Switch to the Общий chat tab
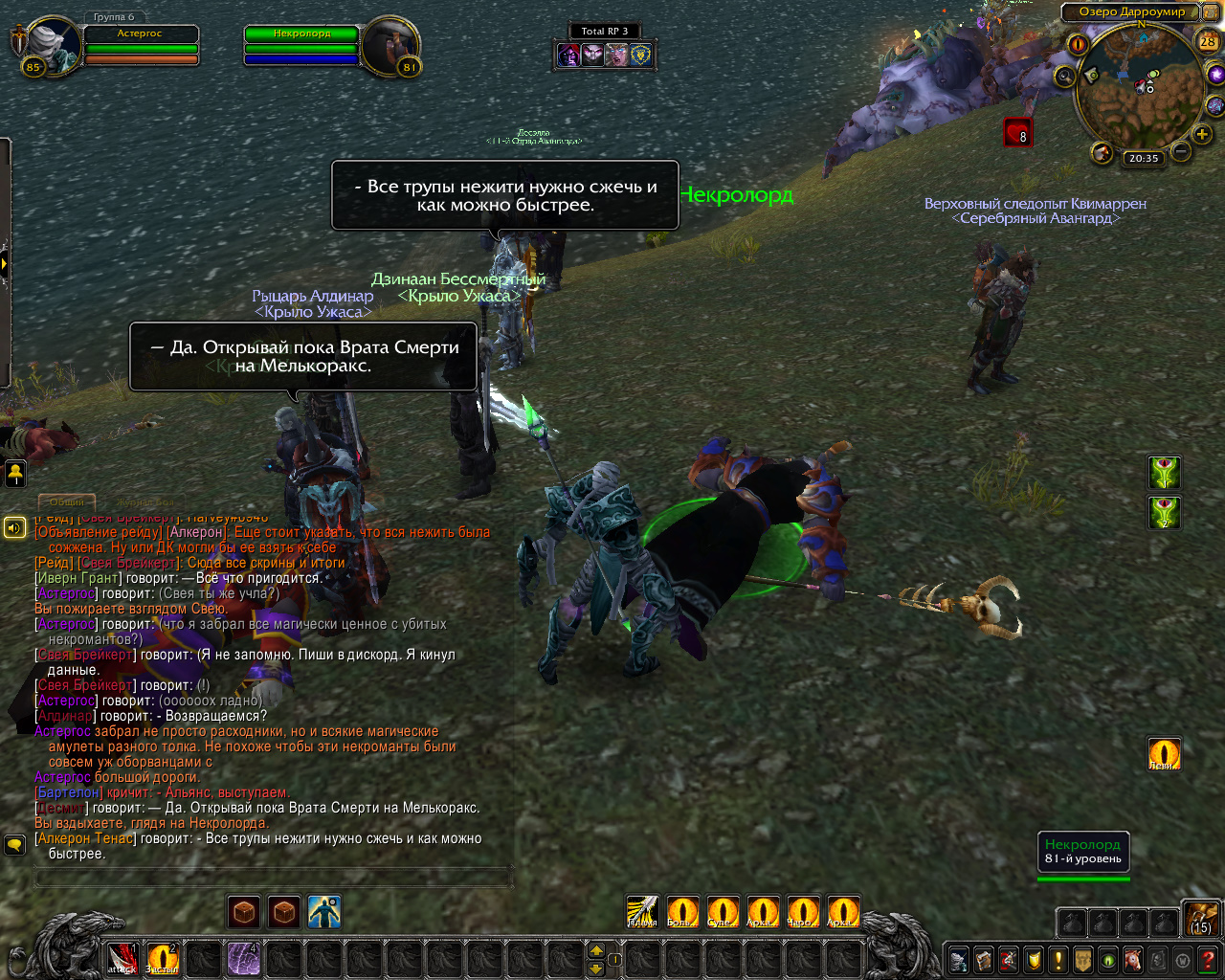The width and height of the screenshot is (1225, 980). (x=67, y=501)
